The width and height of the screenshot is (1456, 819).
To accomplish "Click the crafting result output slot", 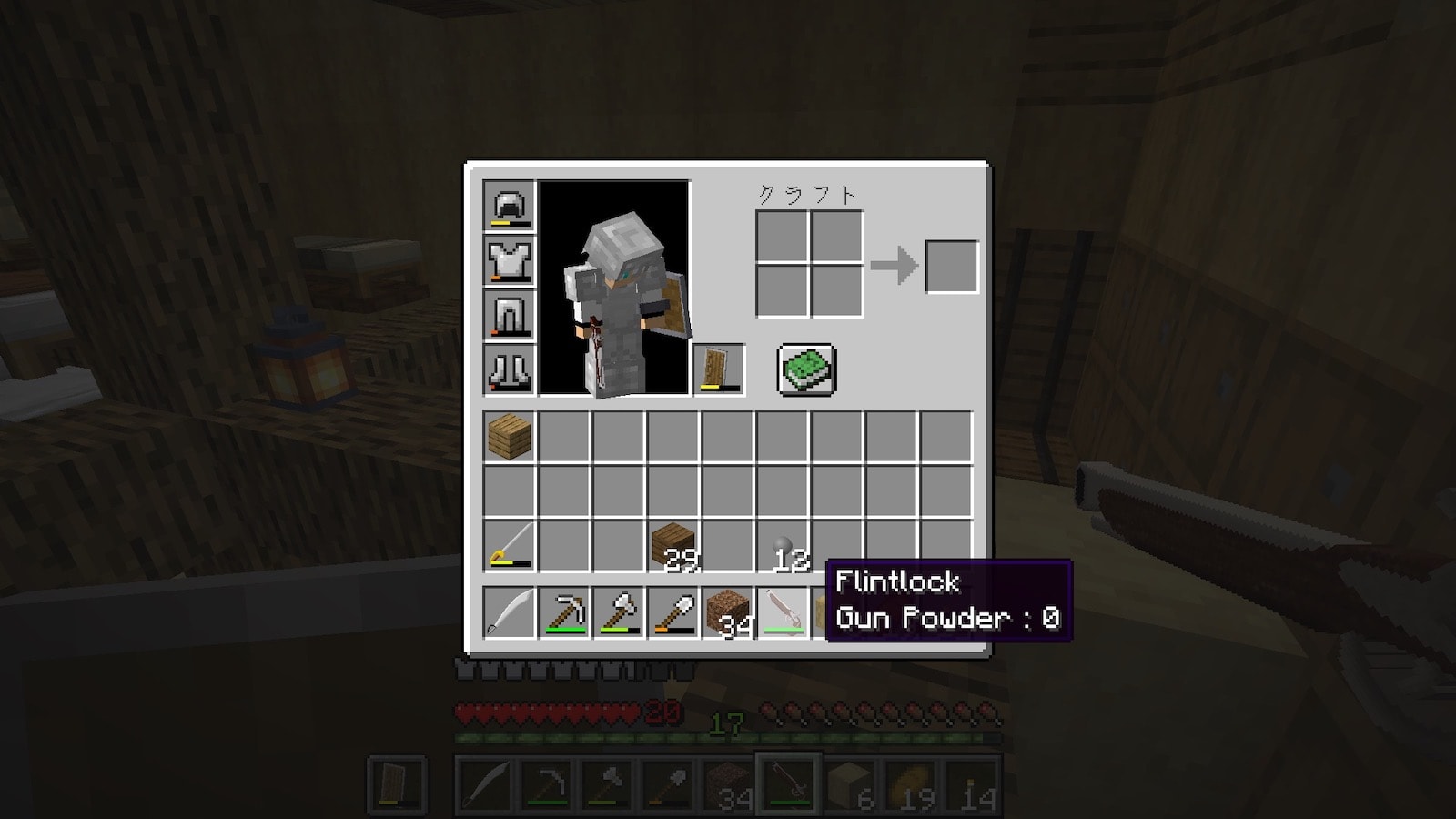I will [x=952, y=267].
